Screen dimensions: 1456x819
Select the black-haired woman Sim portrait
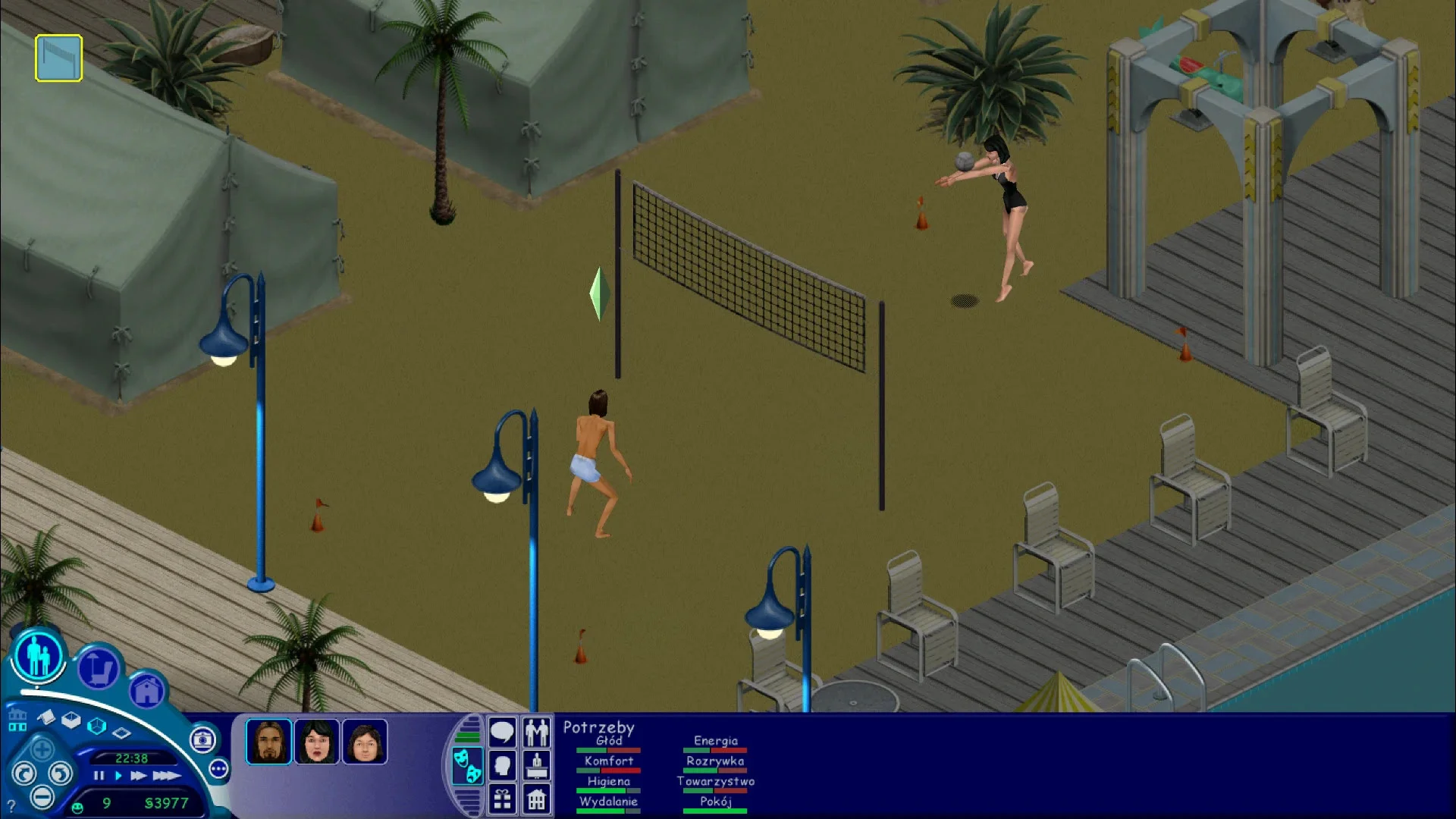click(316, 741)
